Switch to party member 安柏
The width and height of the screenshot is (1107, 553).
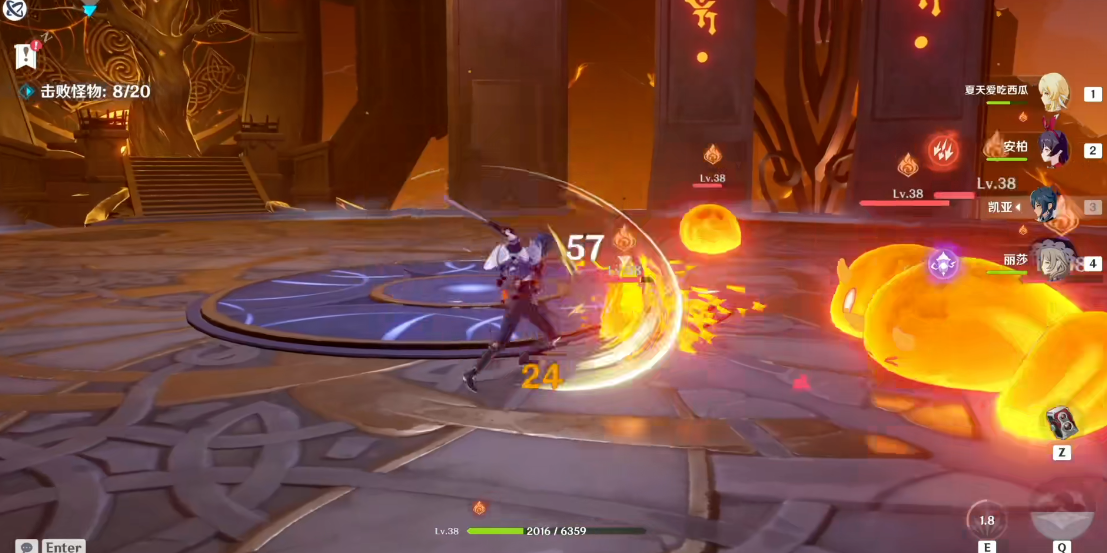pyautogui.click(x=1053, y=150)
